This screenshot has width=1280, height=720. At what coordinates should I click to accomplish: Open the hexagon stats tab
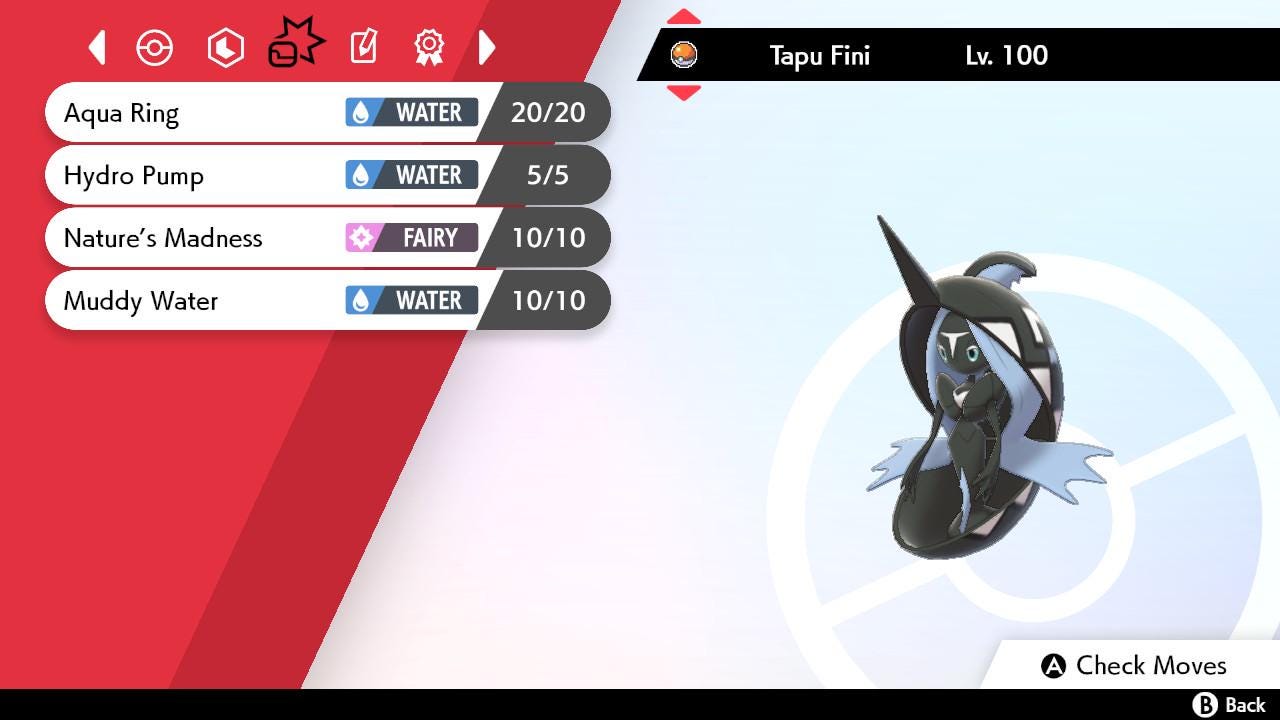tap(225, 48)
